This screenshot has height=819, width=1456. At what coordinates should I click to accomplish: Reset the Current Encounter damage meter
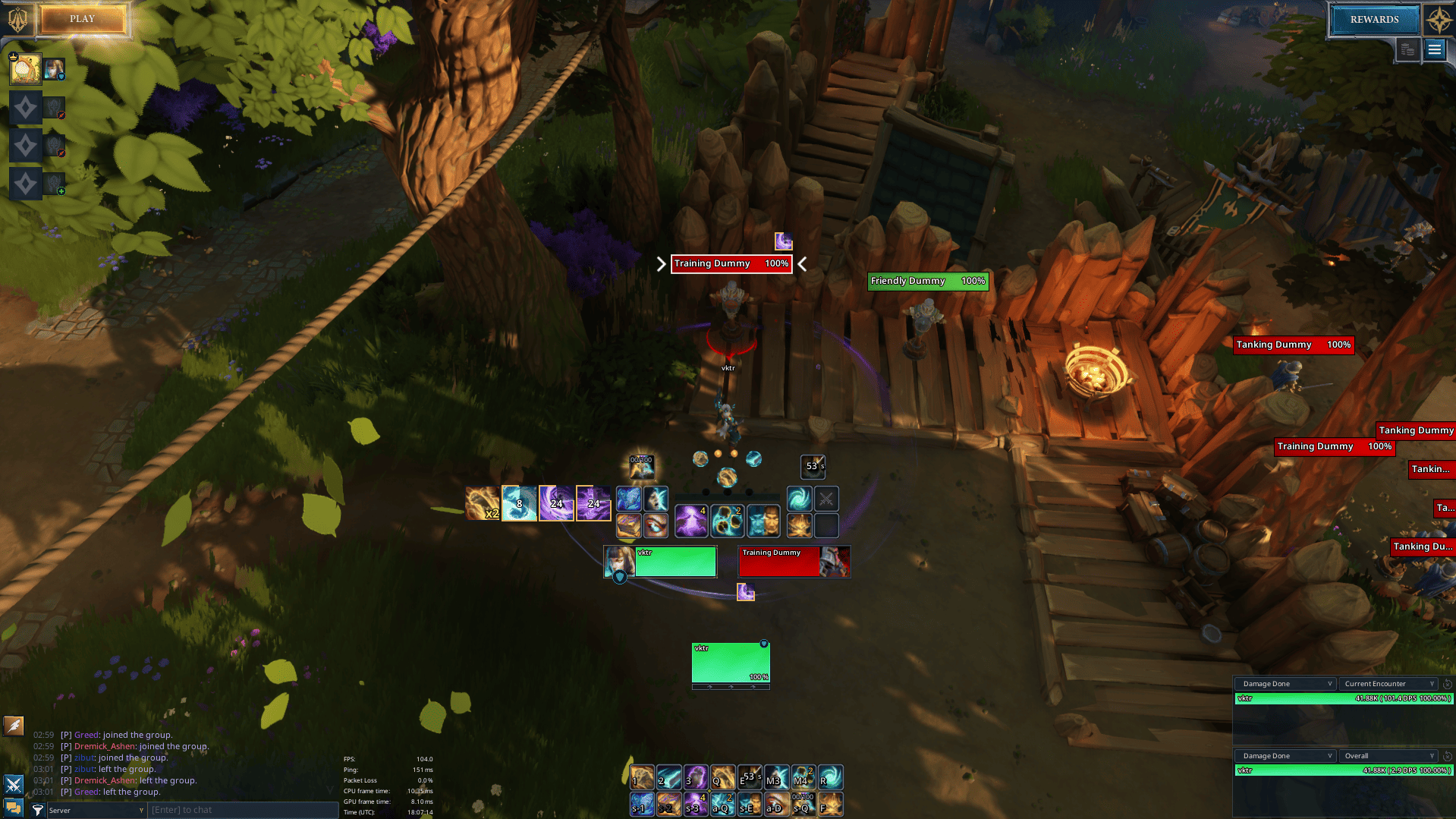[x=1448, y=684]
